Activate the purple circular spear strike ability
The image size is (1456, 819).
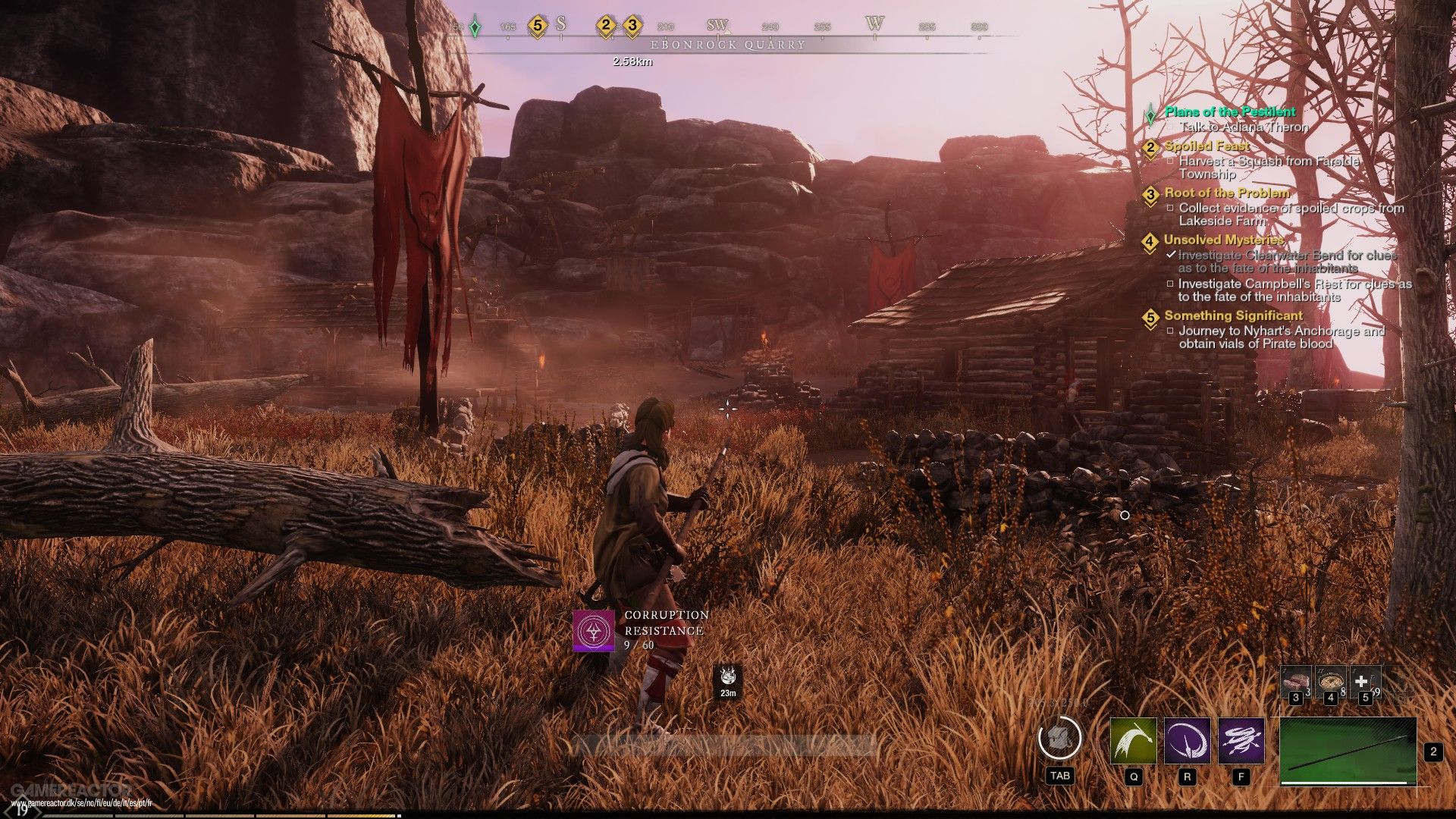click(x=1187, y=741)
